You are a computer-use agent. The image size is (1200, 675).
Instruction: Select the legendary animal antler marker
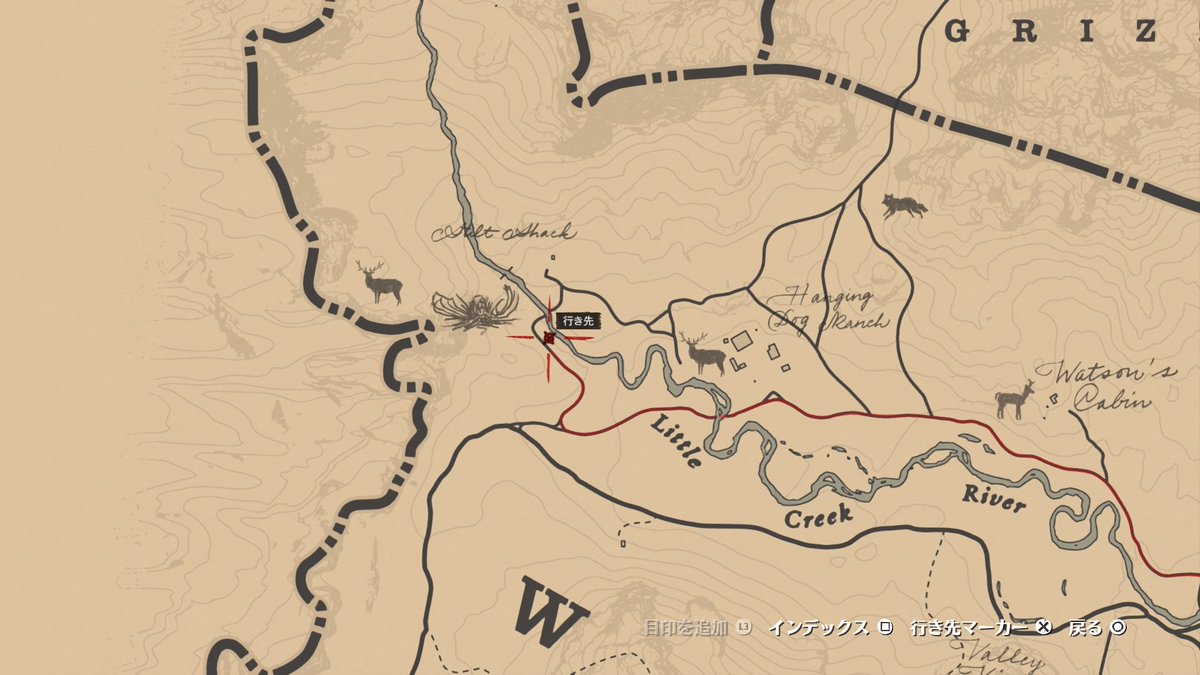(x=476, y=309)
